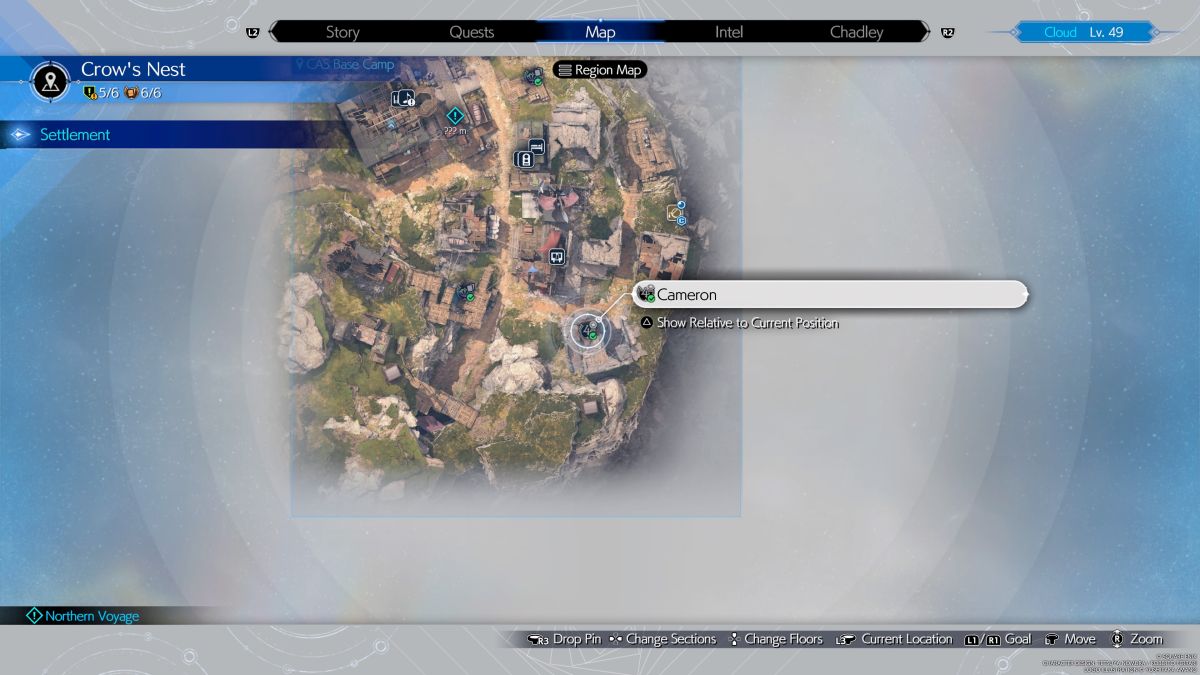1200x675 pixels.
Task: Switch to the Region Map view
Action: coord(600,70)
